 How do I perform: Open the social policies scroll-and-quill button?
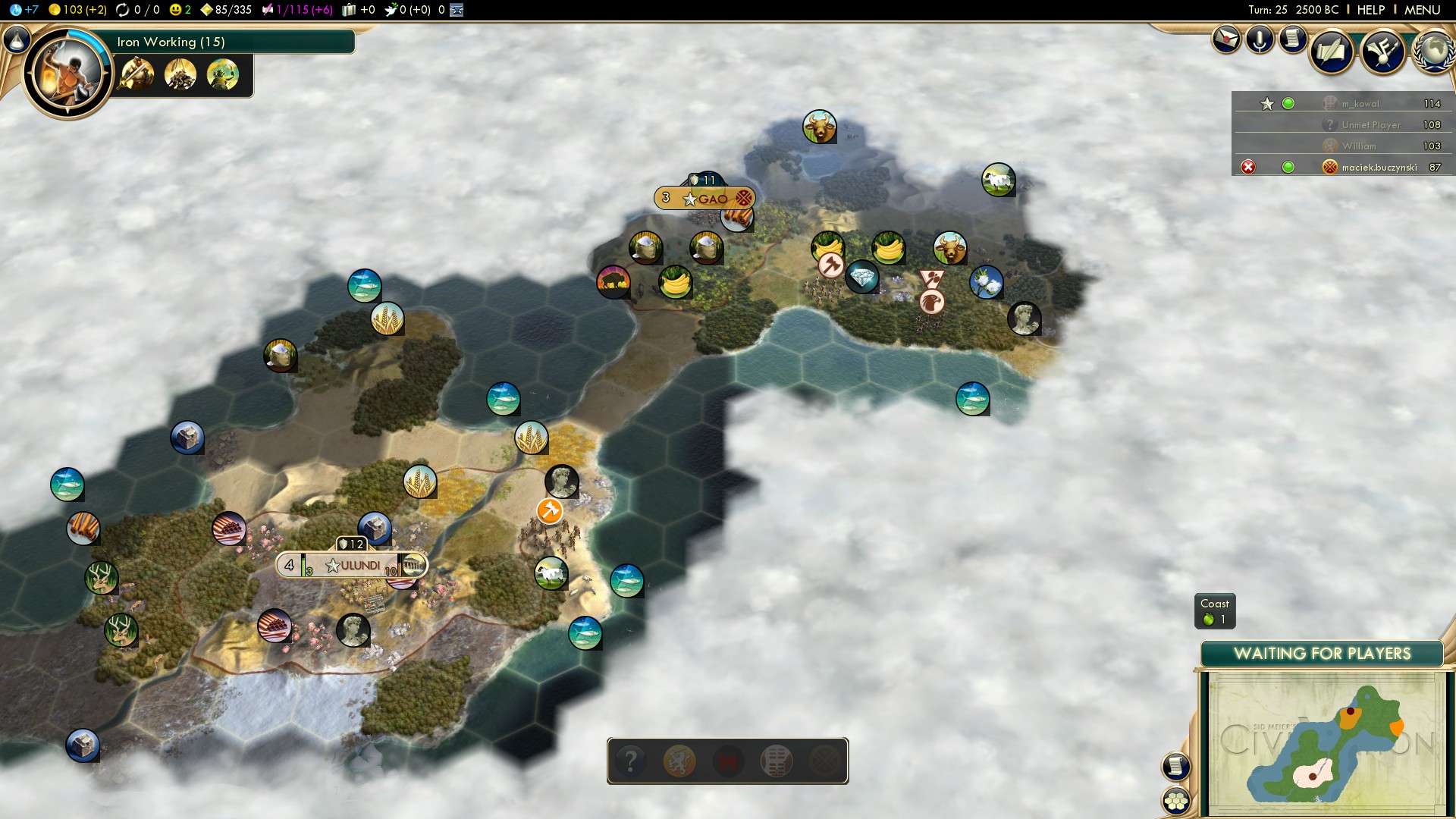[x=1332, y=51]
